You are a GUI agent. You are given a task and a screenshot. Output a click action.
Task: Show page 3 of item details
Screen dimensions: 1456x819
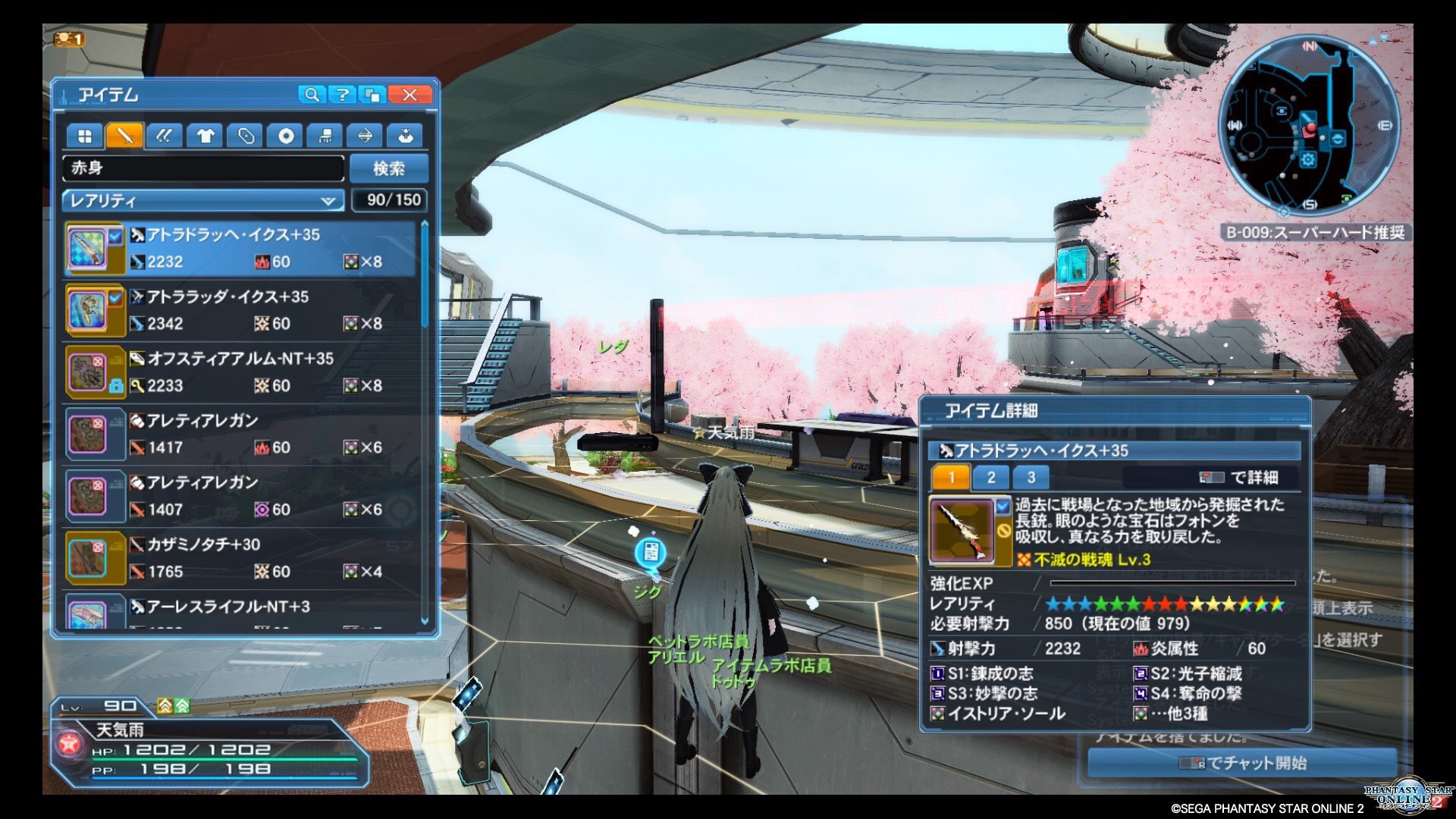pyautogui.click(x=1031, y=477)
